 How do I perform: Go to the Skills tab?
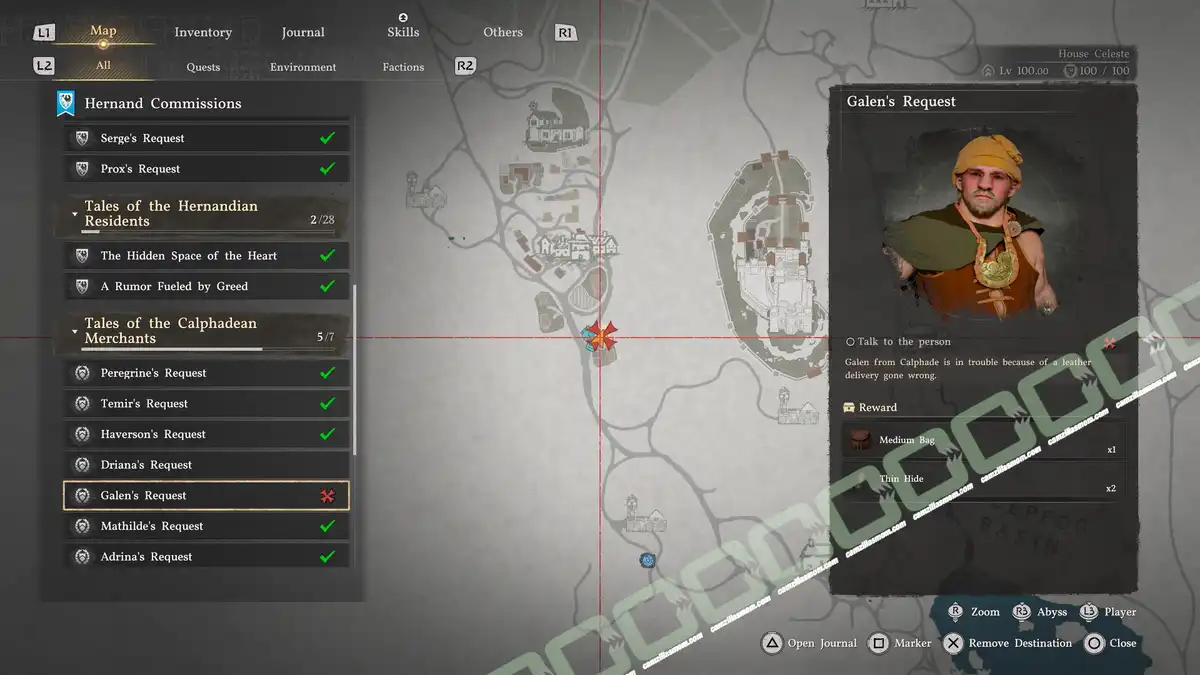point(403,31)
